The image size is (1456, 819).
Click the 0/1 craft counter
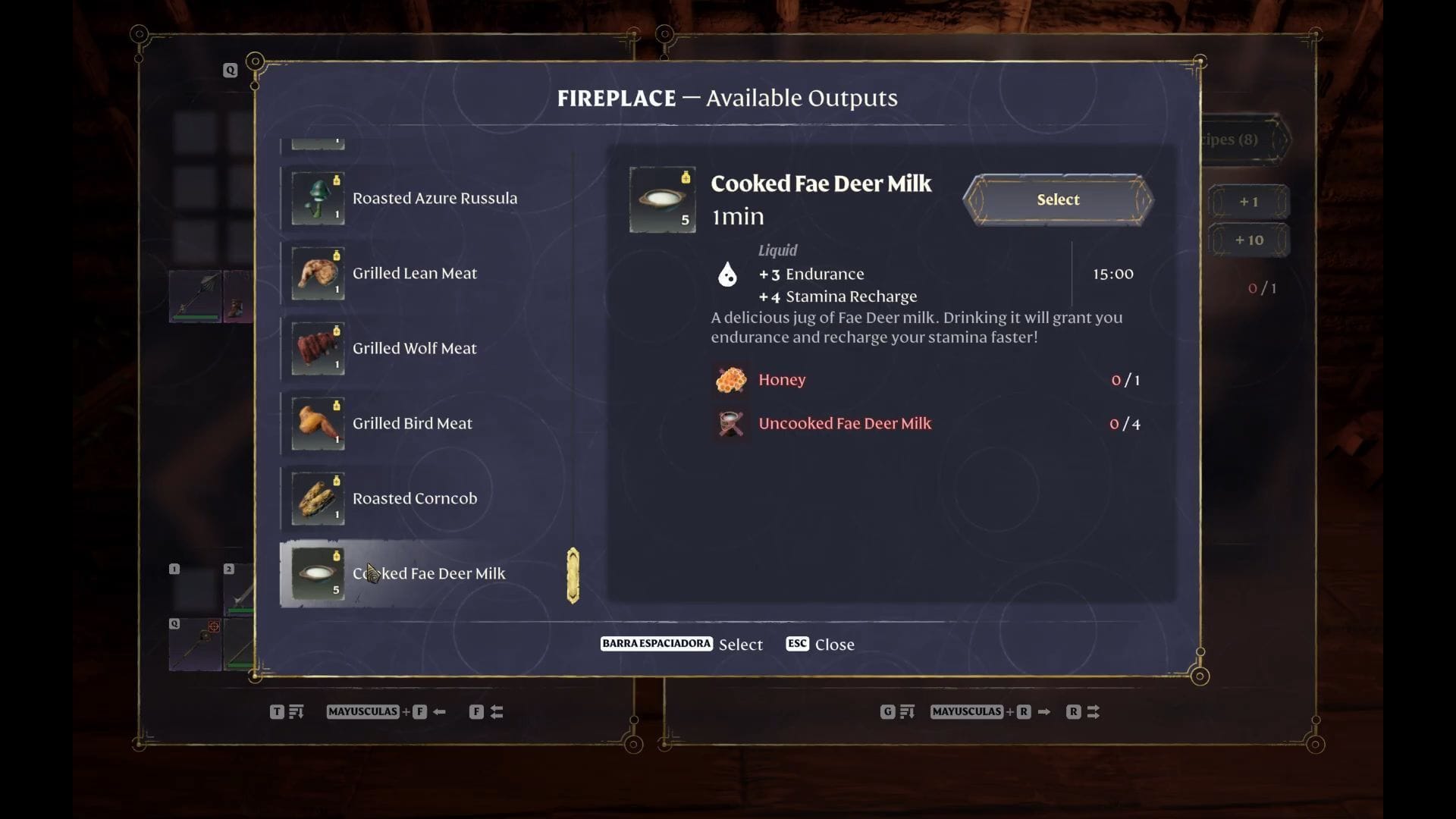1262,288
